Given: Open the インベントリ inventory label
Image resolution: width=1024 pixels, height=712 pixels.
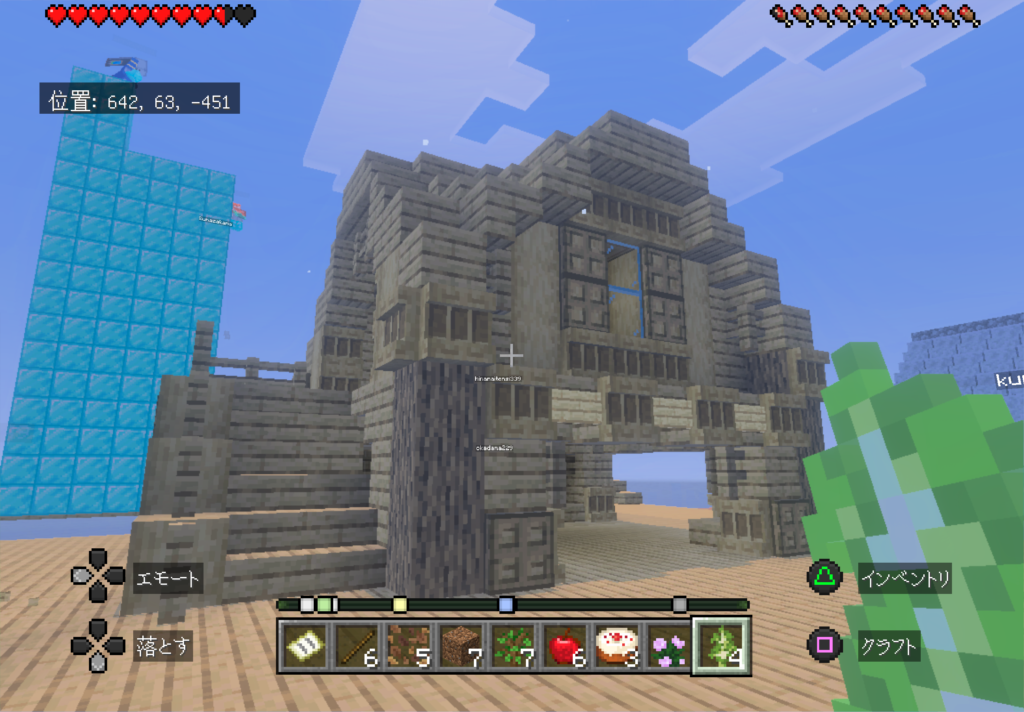Looking at the screenshot, I should pyautogui.click(x=904, y=578).
